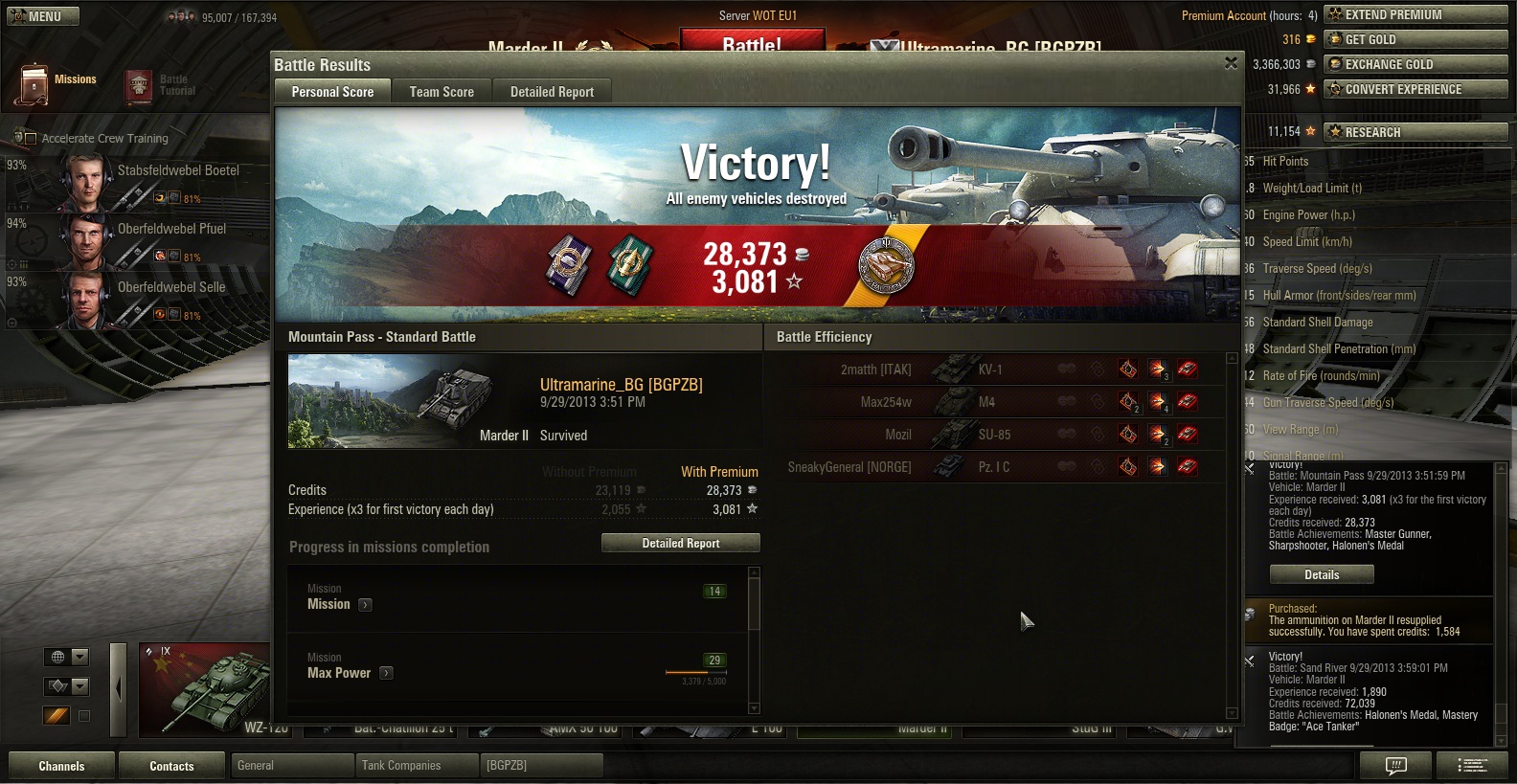Open the Research button
This screenshot has width=1517, height=784.
1415,132
